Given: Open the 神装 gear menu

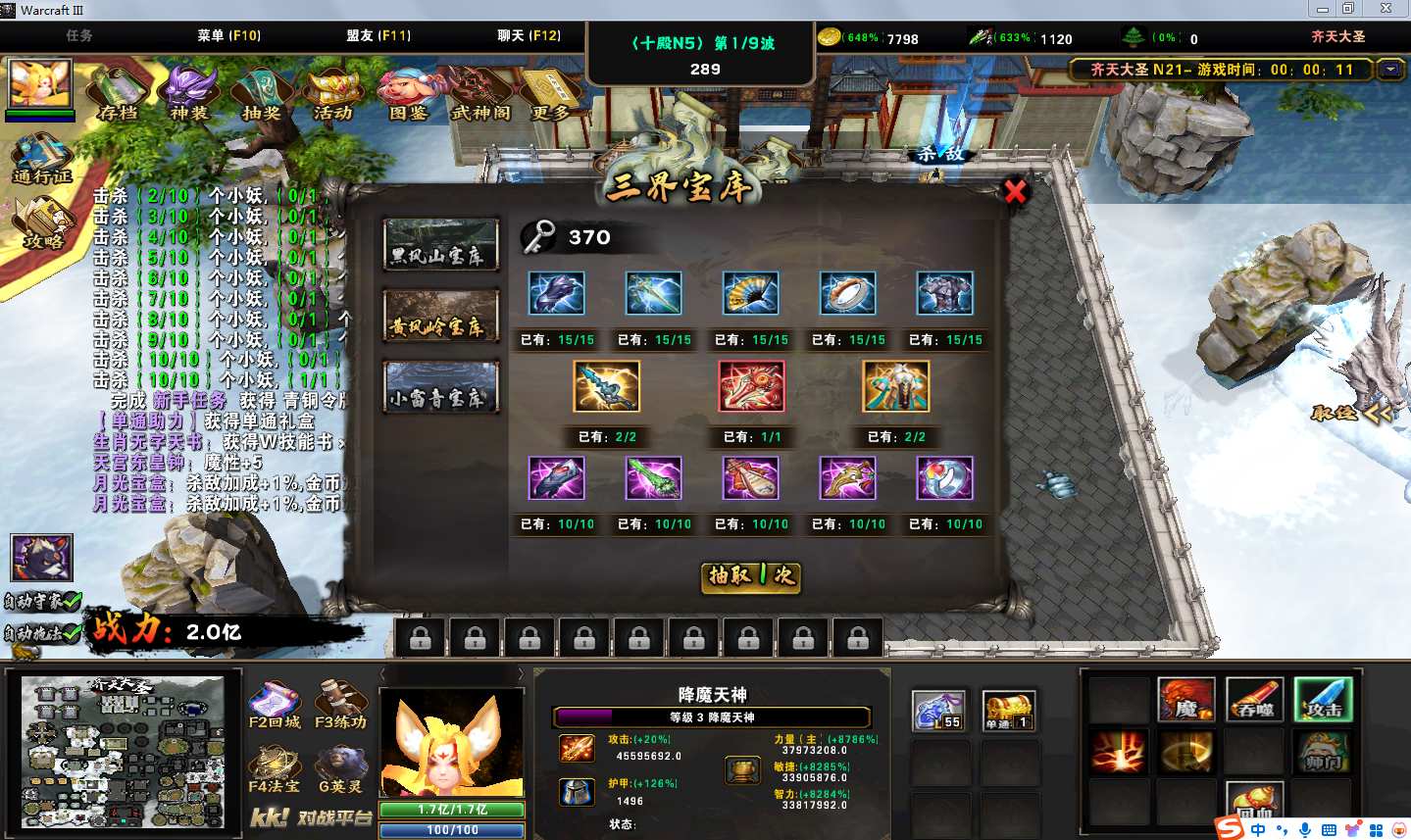Looking at the screenshot, I should 189,92.
